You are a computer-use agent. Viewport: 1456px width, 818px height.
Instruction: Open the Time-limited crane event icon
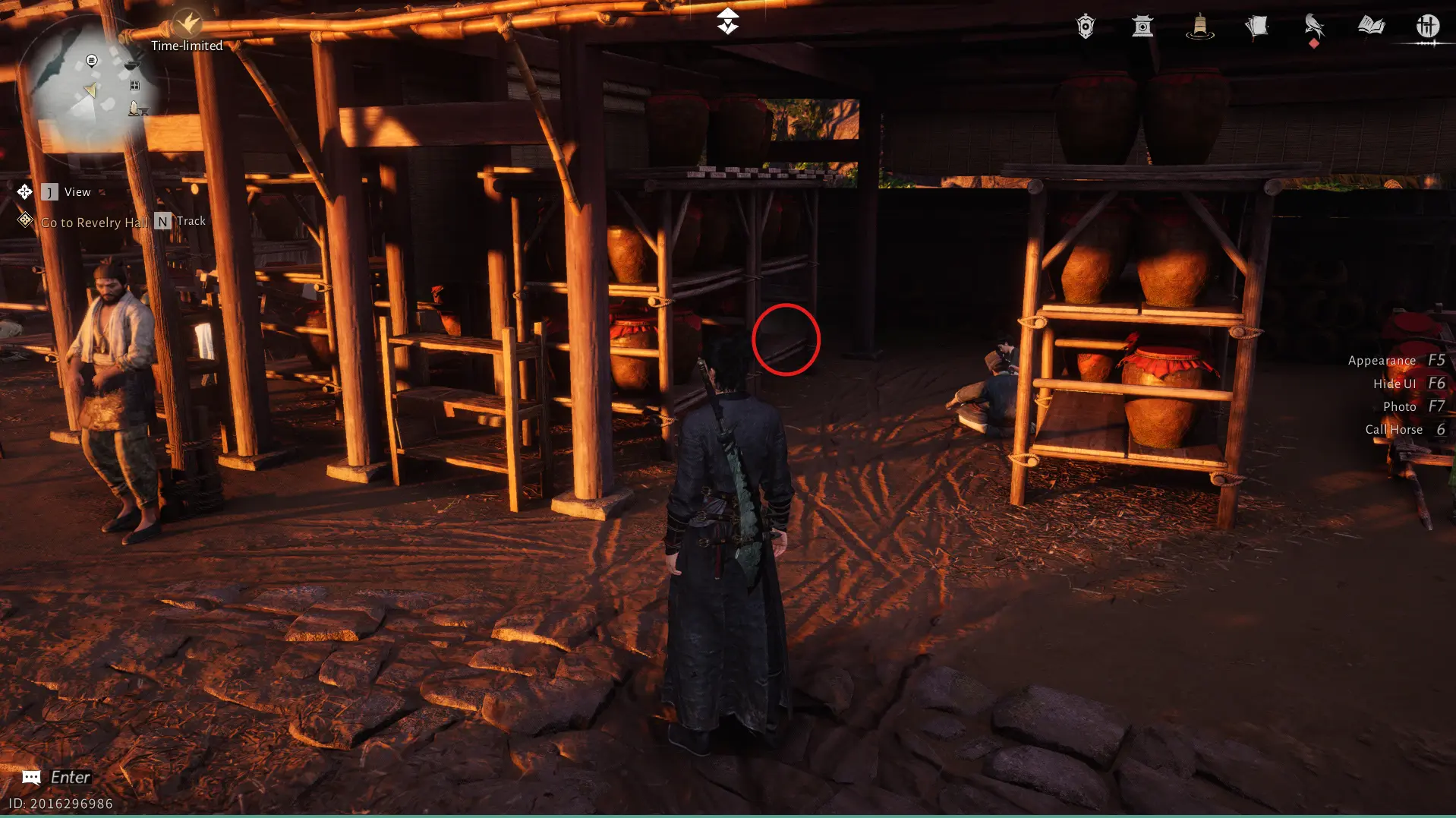(x=187, y=24)
